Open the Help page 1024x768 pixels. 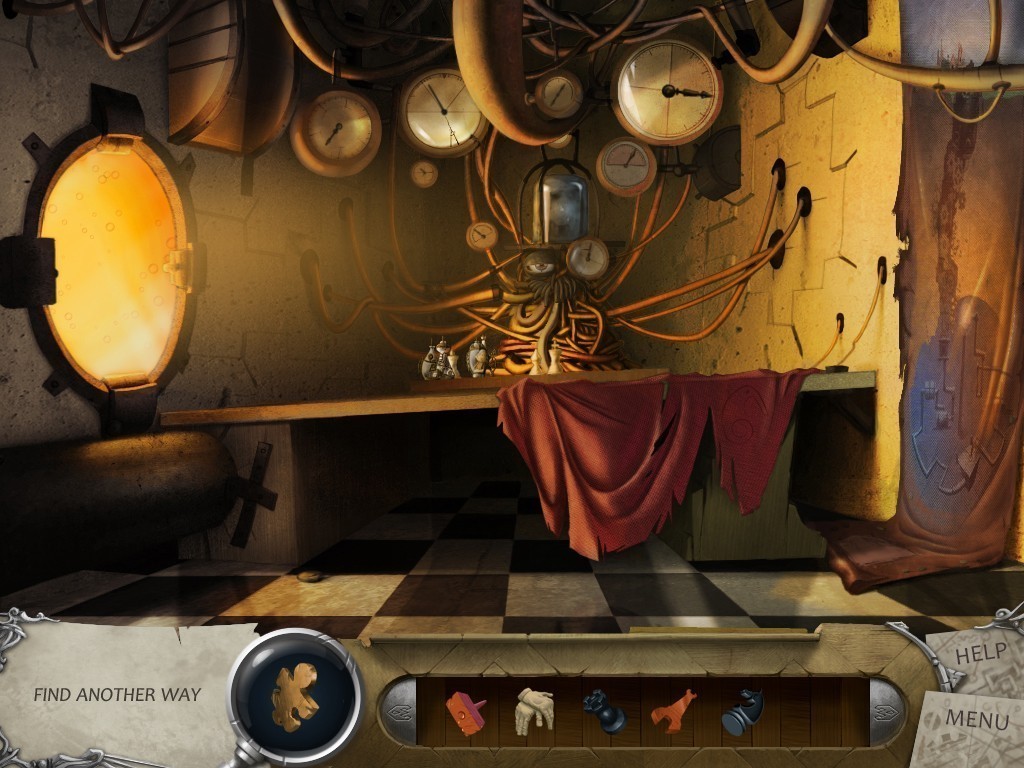tap(980, 656)
